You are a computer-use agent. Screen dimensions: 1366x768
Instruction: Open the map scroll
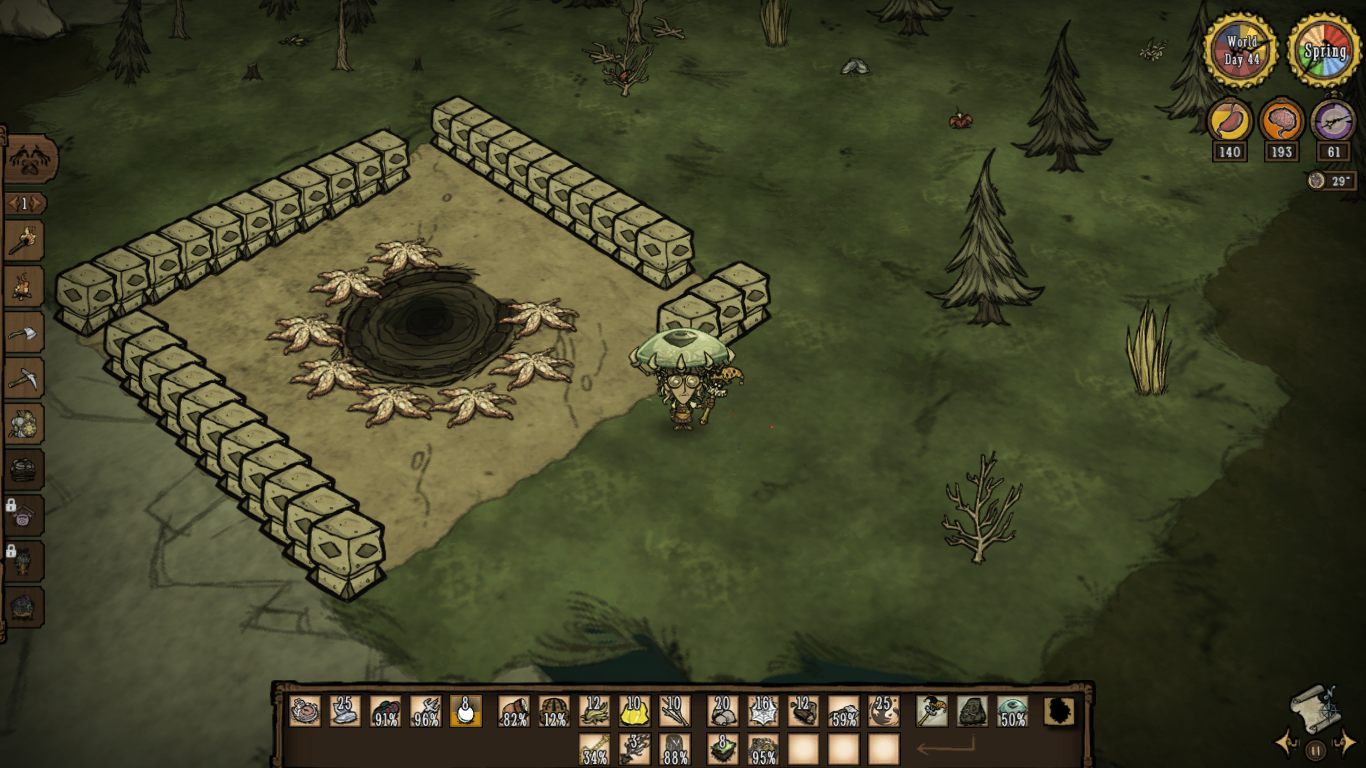[x=1313, y=708]
